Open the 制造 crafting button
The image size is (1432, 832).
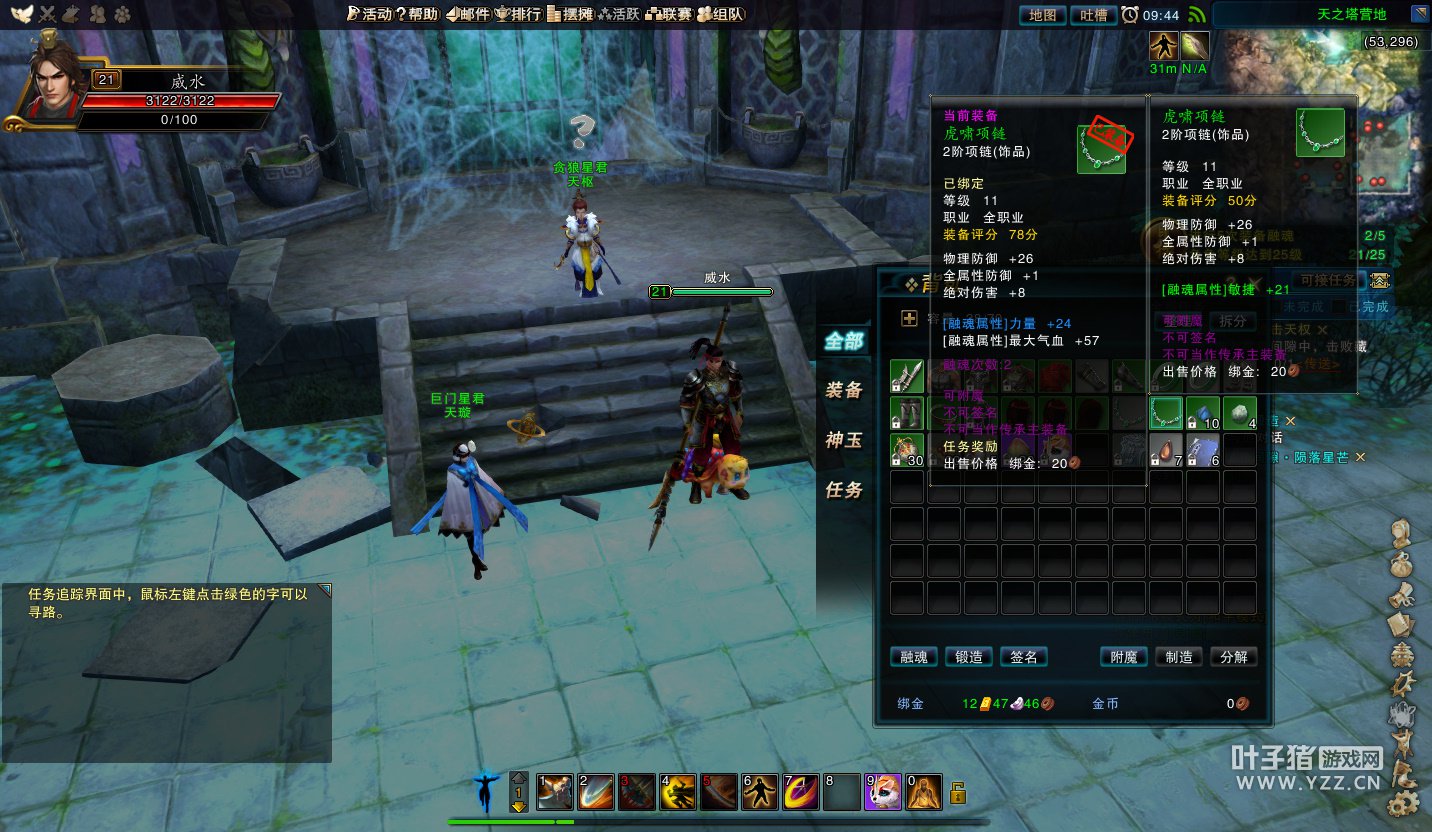point(1179,657)
